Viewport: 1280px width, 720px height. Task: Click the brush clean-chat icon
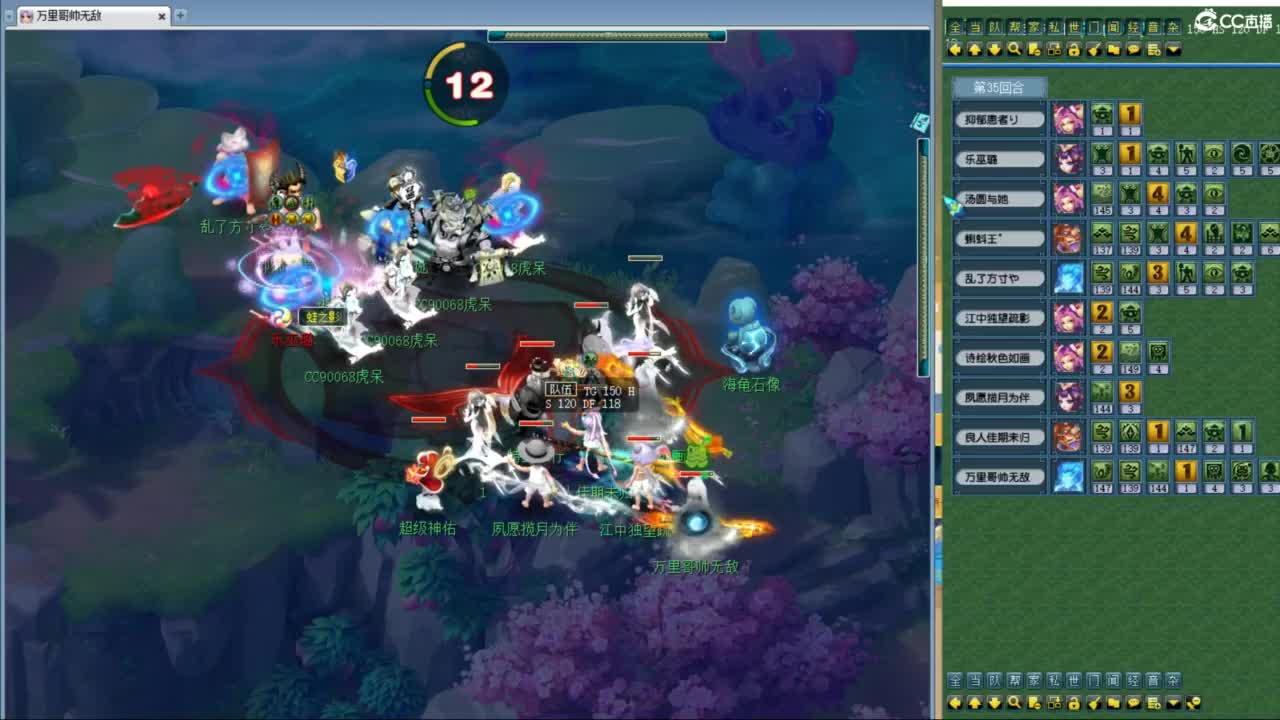coord(1094,50)
